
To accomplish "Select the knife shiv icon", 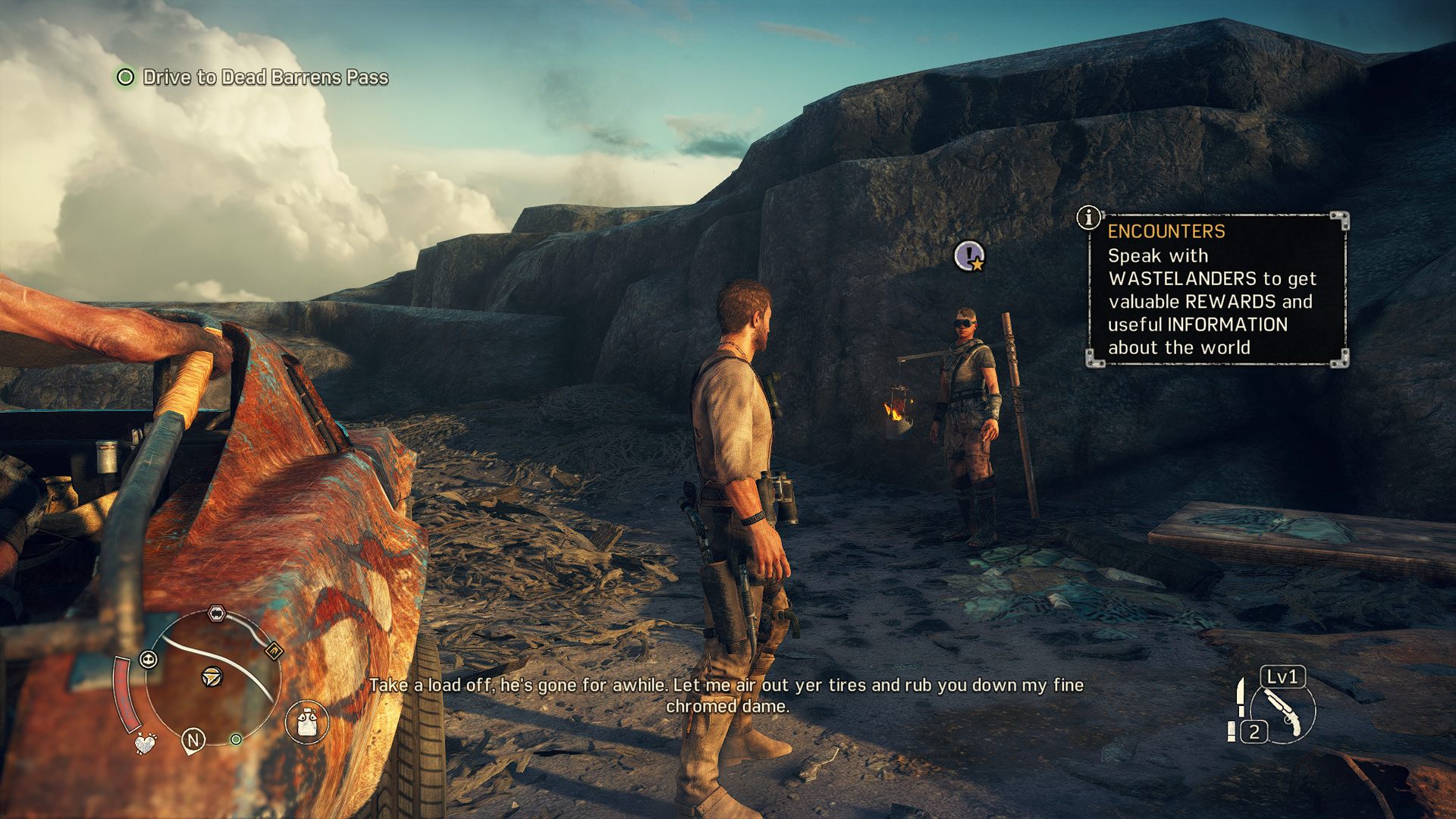I will [x=1241, y=698].
